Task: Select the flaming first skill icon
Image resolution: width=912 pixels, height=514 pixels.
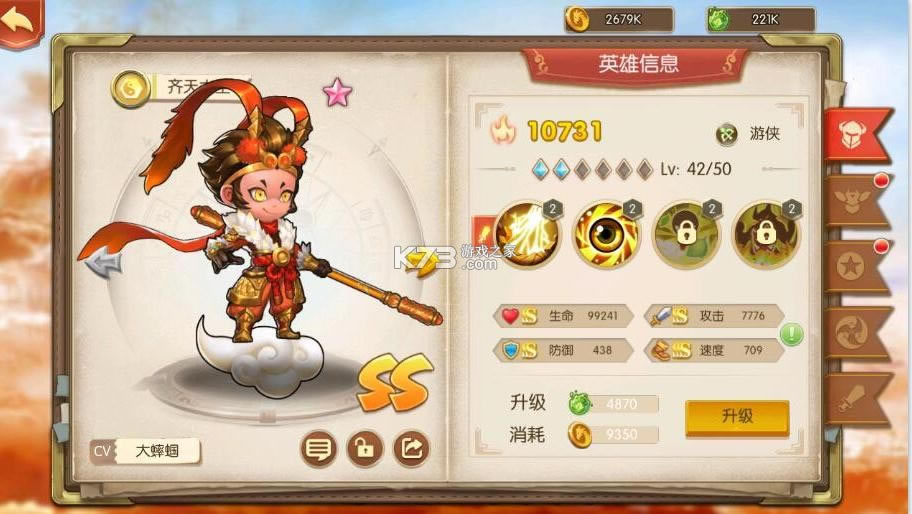Action: [x=526, y=235]
